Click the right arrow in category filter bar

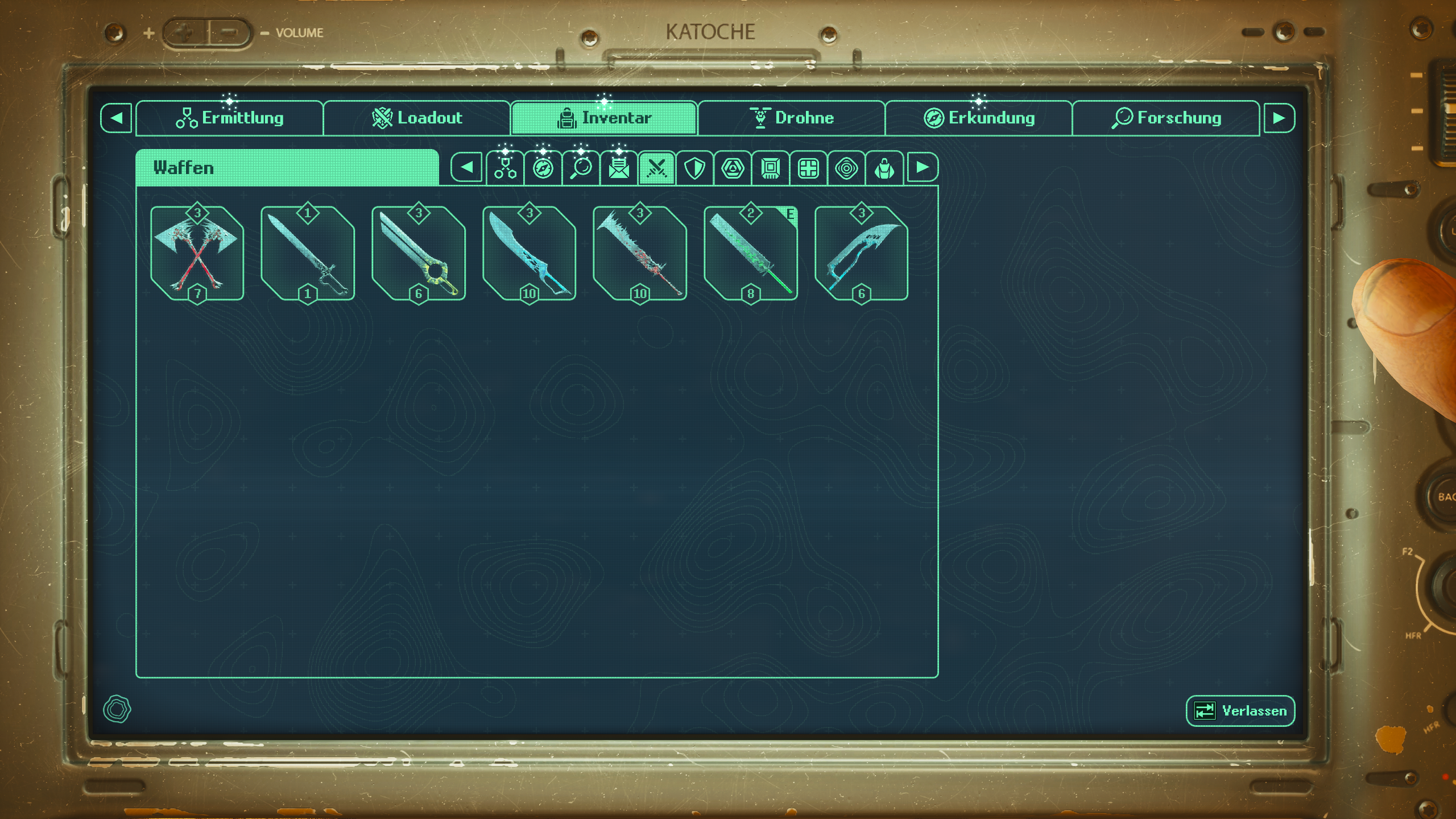pos(923,167)
